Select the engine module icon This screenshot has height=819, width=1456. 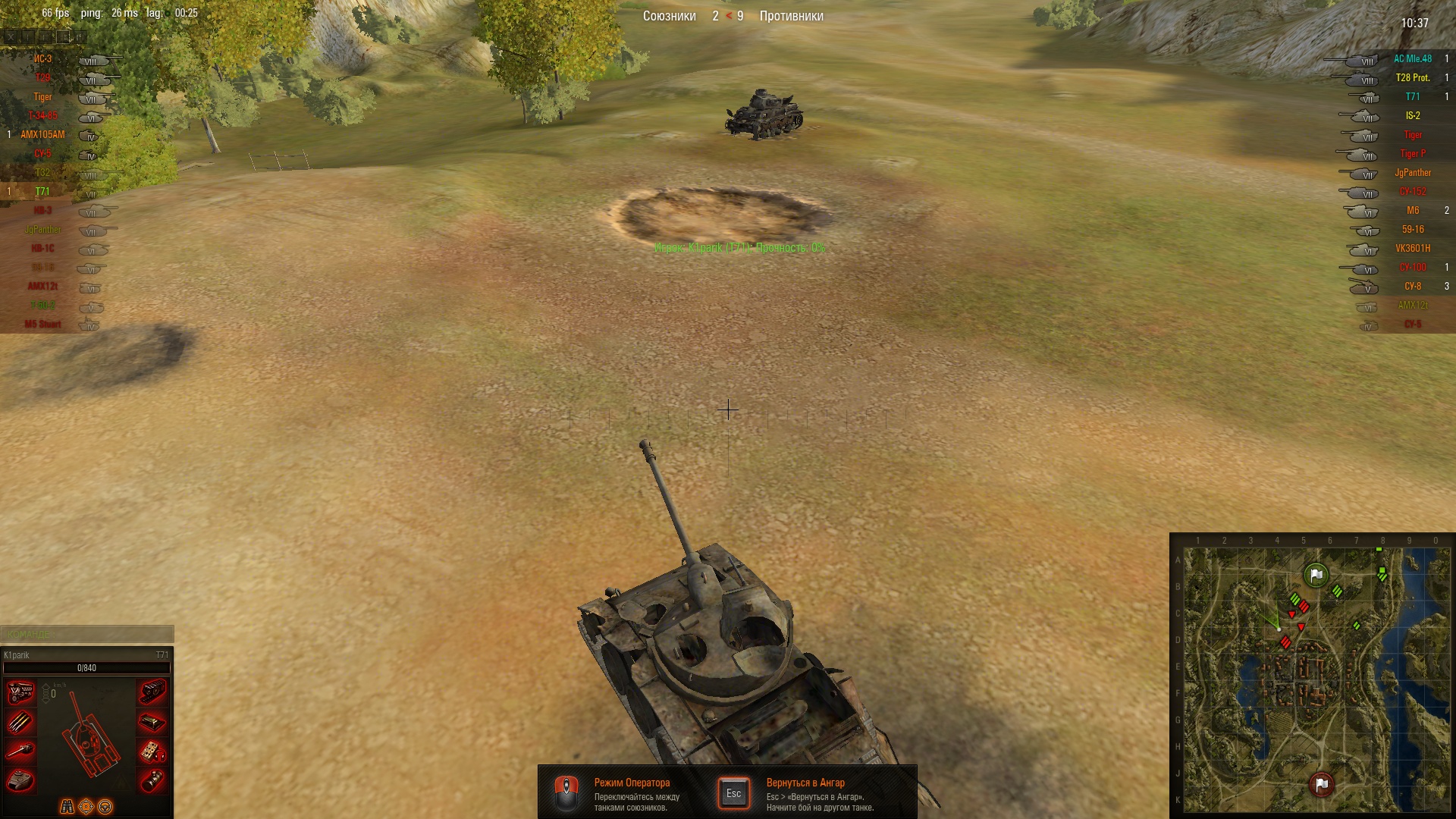click(20, 692)
